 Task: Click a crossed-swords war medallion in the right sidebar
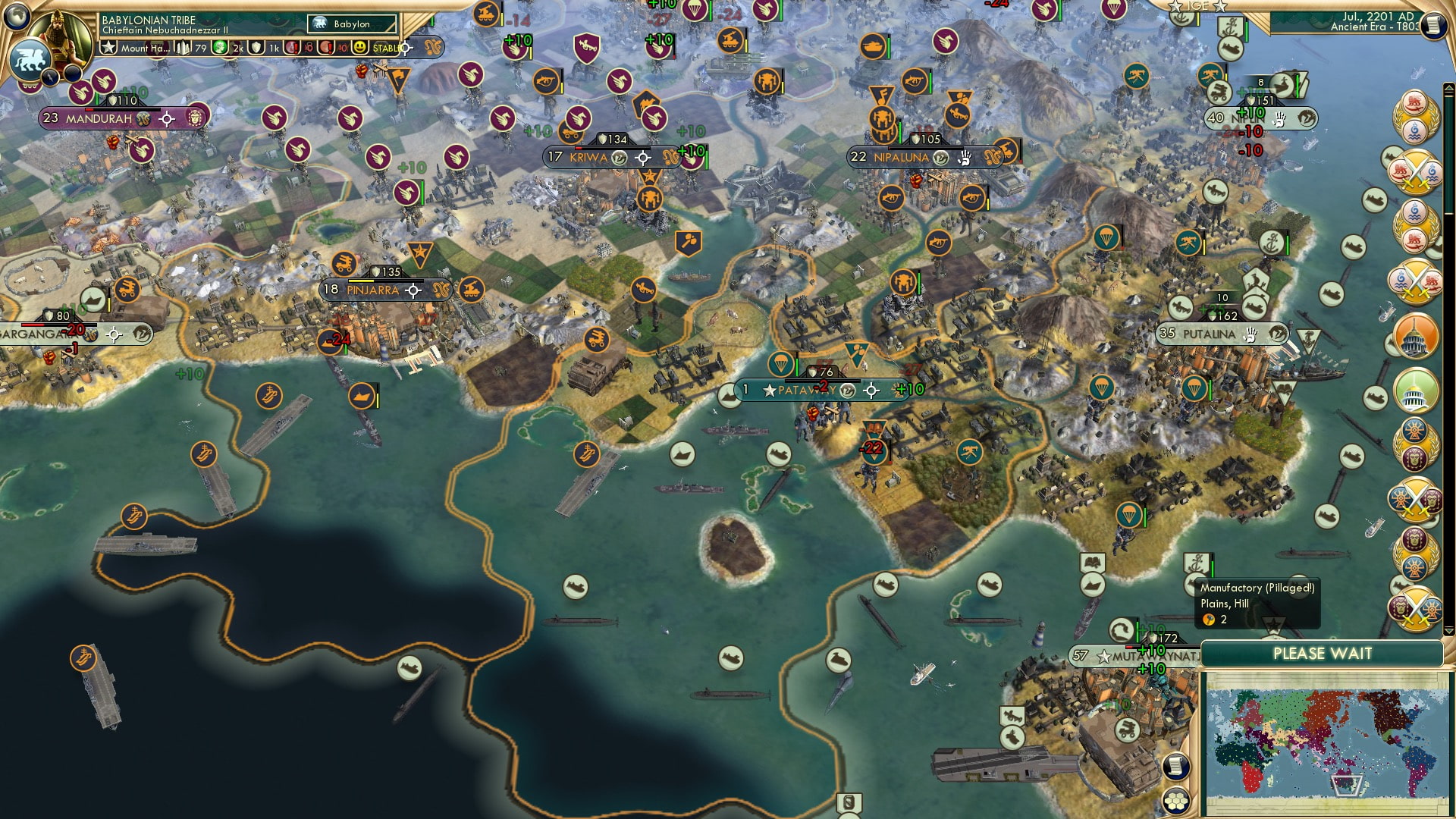[x=1414, y=171]
